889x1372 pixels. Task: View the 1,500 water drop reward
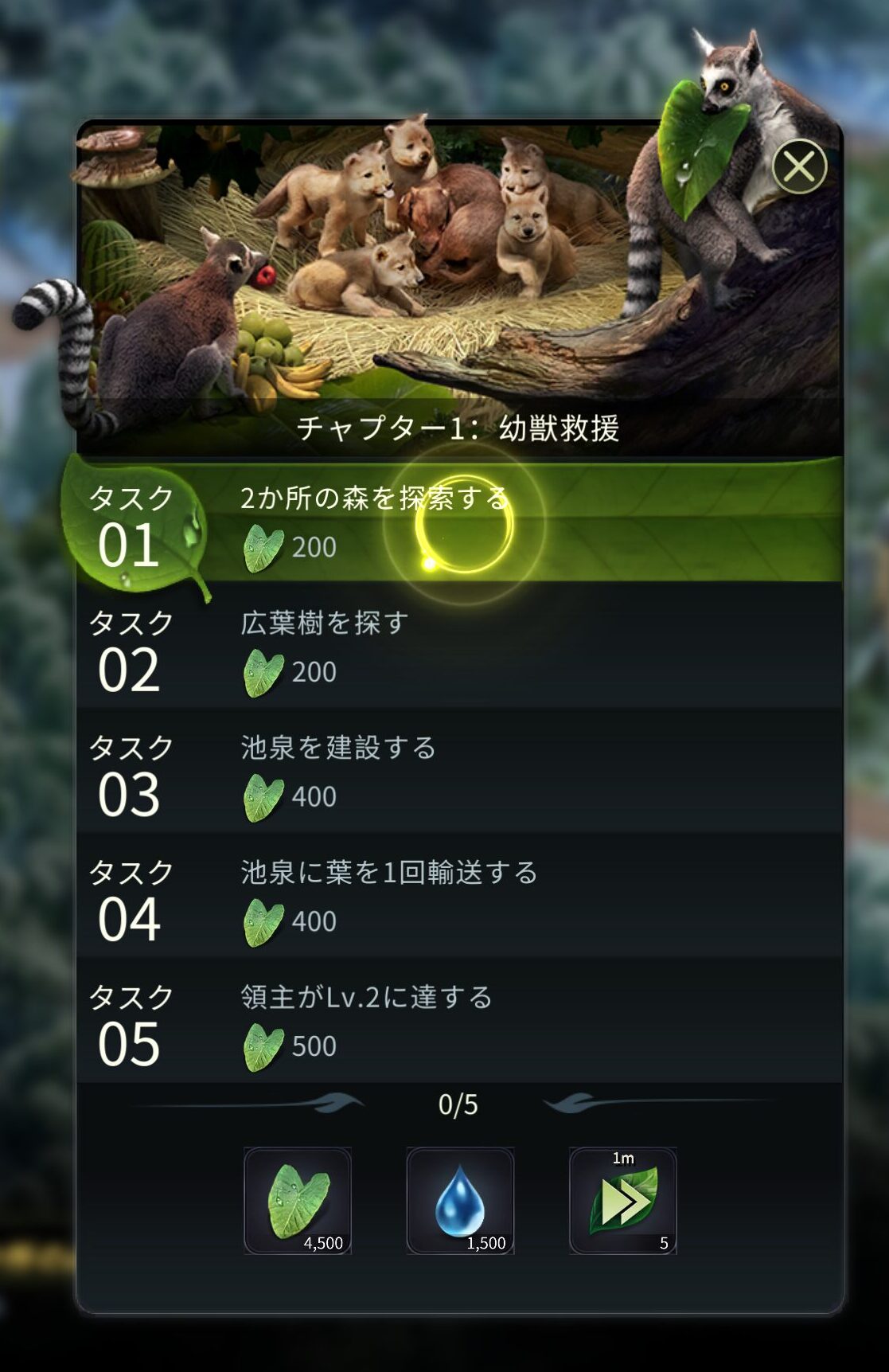(460, 1201)
